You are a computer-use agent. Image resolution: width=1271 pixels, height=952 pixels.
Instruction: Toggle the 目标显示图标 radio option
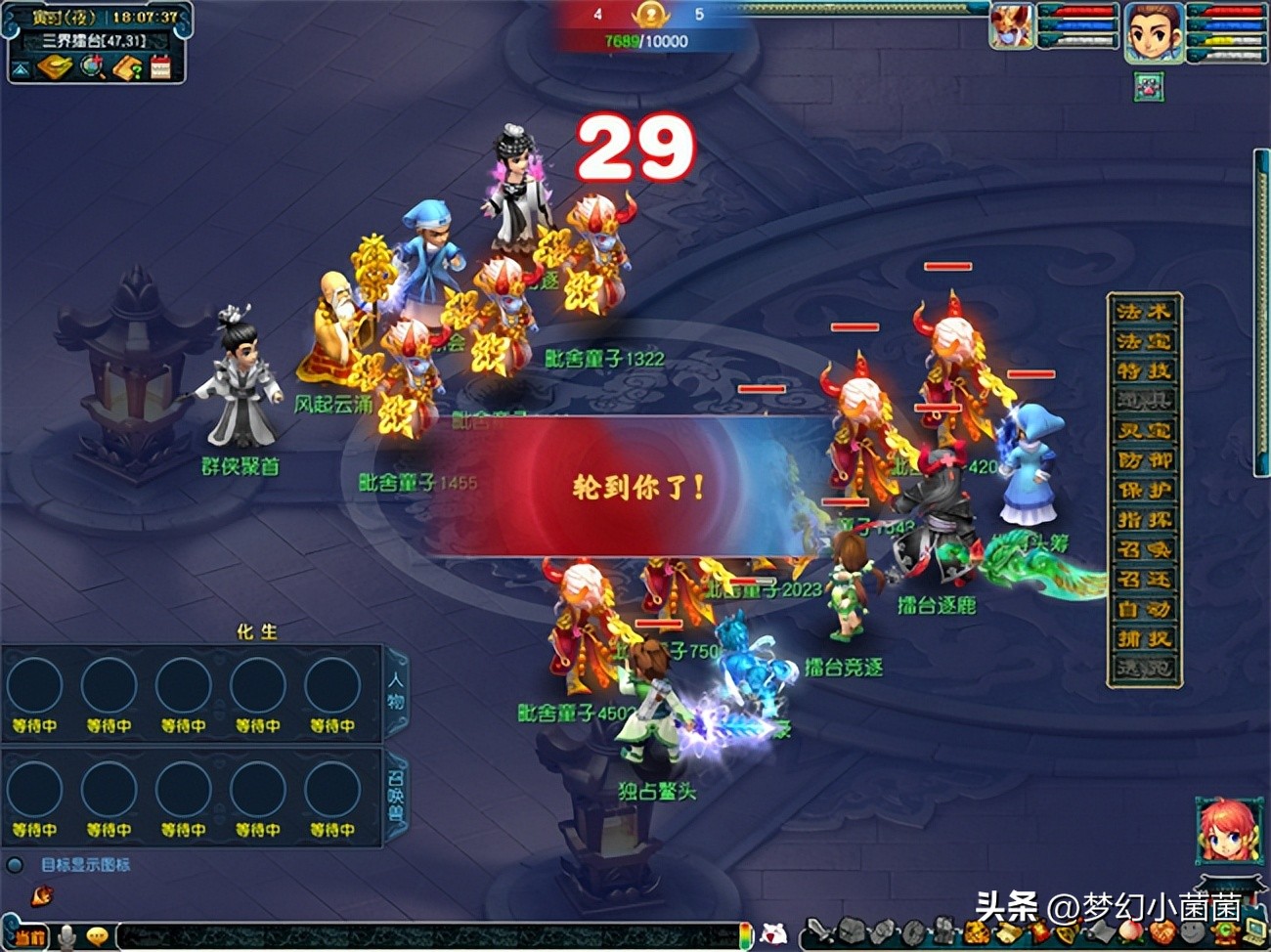15,865
